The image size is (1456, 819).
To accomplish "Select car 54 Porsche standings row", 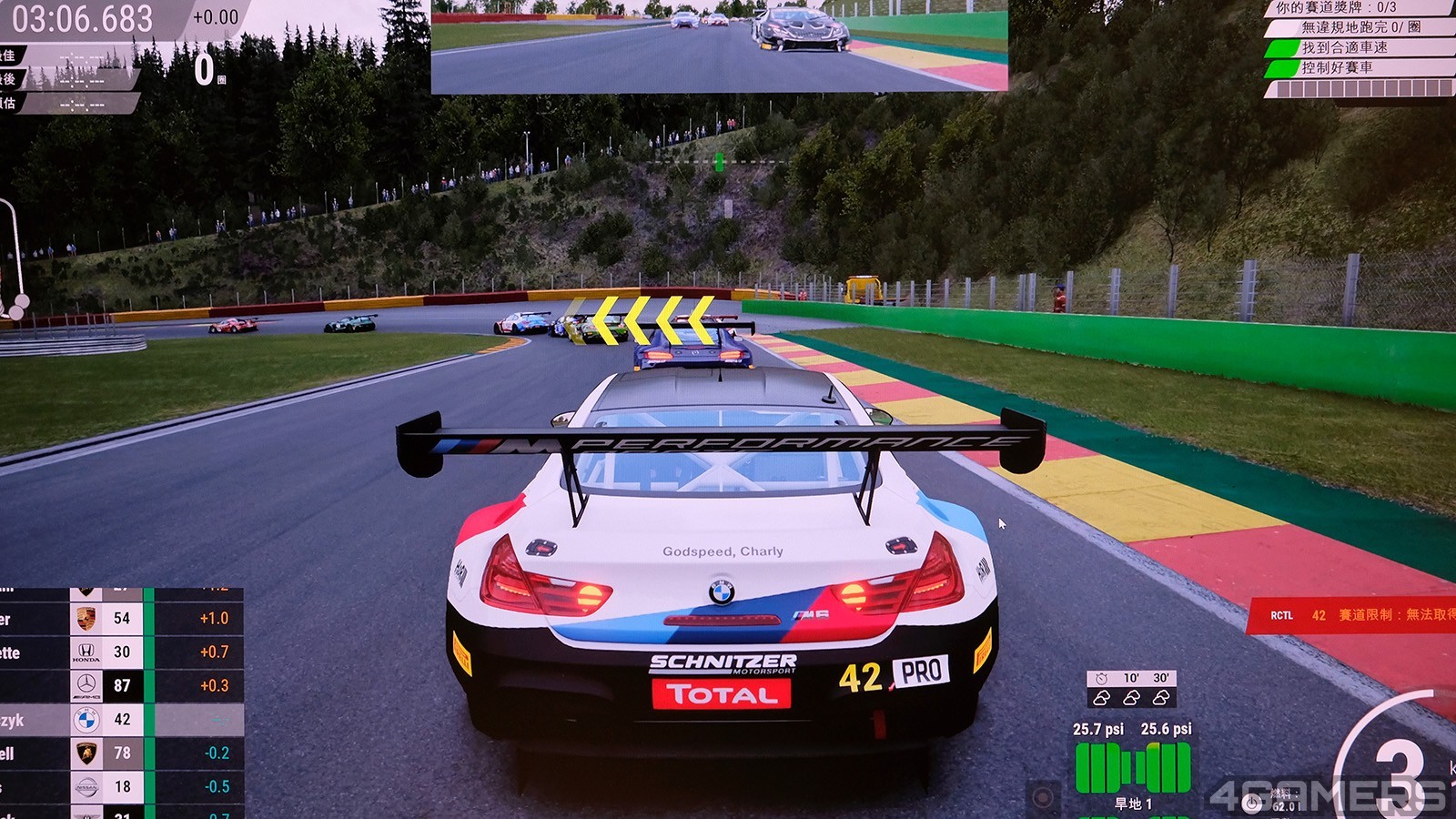I will click(121, 619).
